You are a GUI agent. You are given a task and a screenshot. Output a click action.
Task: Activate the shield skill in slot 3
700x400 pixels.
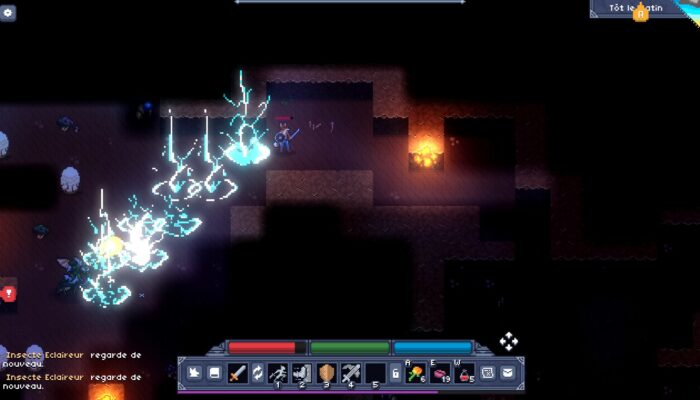tap(326, 373)
